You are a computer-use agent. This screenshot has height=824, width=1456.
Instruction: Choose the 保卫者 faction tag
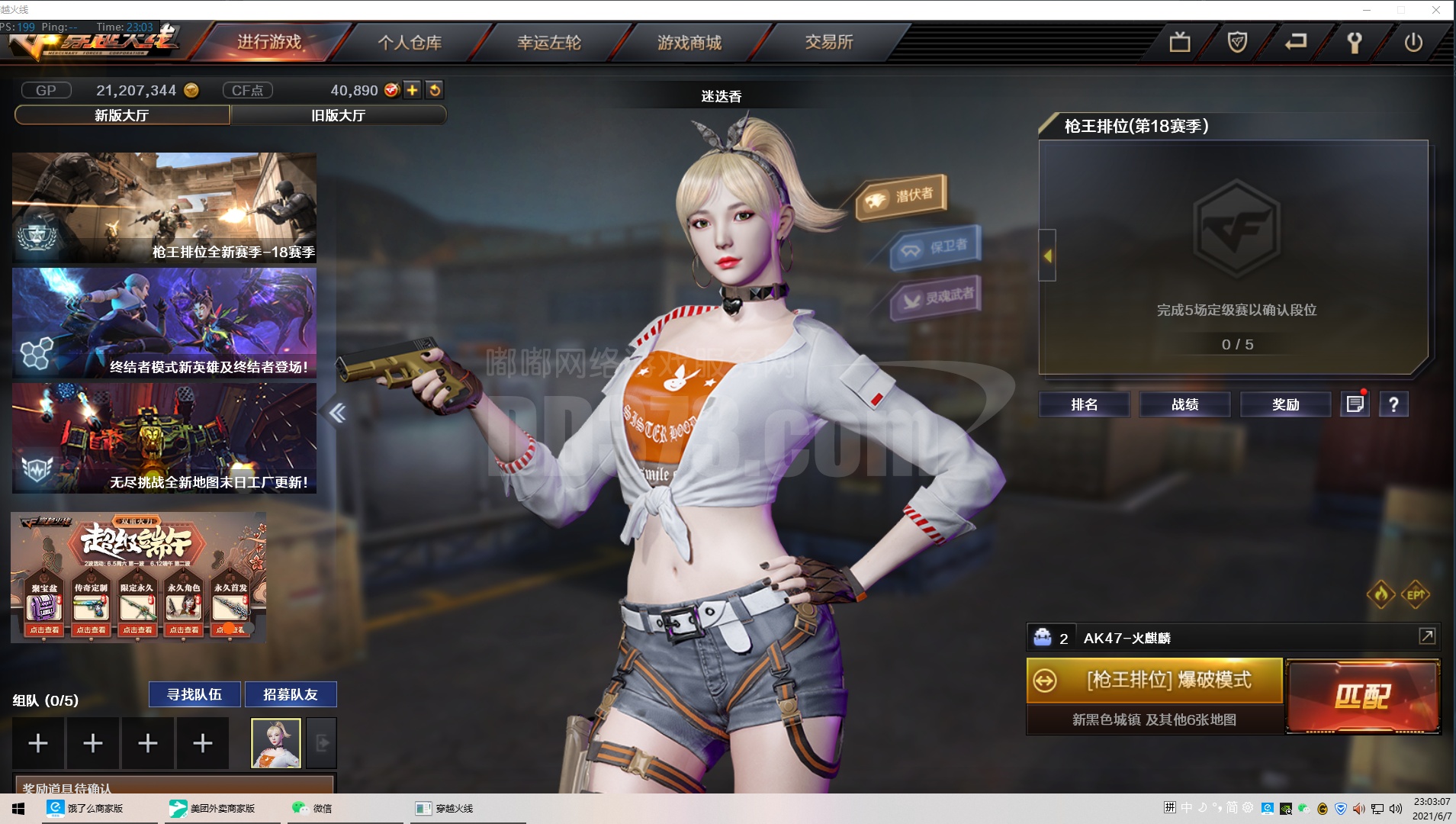937,247
